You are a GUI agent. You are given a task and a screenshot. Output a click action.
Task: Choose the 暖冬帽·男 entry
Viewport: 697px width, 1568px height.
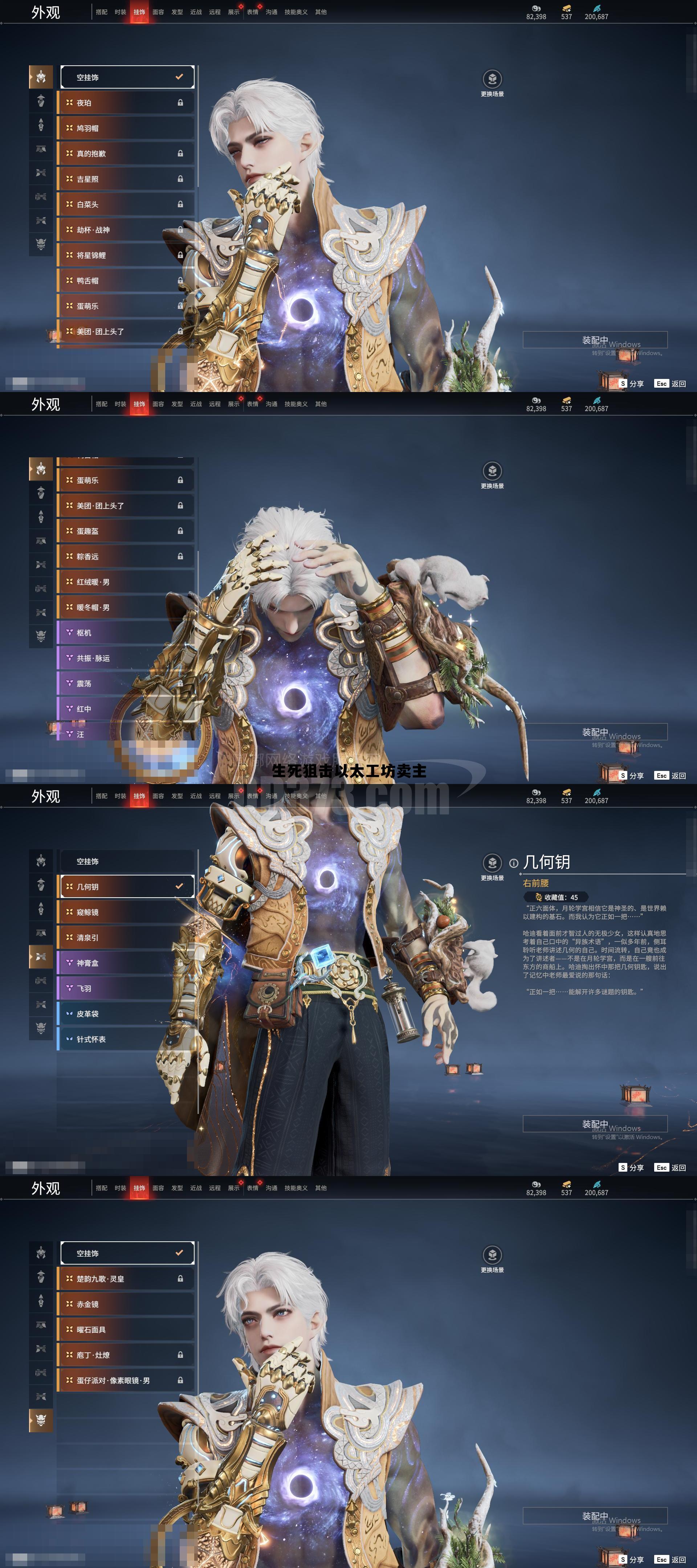click(127, 608)
